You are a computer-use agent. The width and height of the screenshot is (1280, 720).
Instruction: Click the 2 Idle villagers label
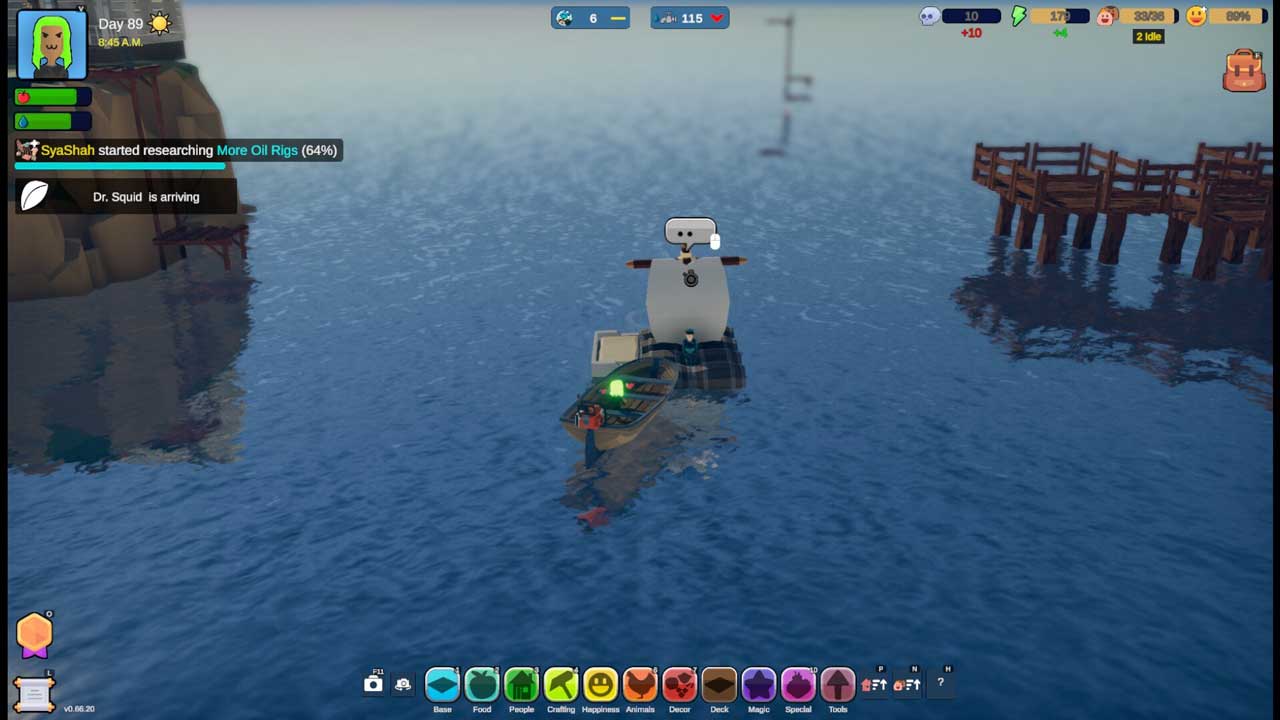pos(1148,37)
